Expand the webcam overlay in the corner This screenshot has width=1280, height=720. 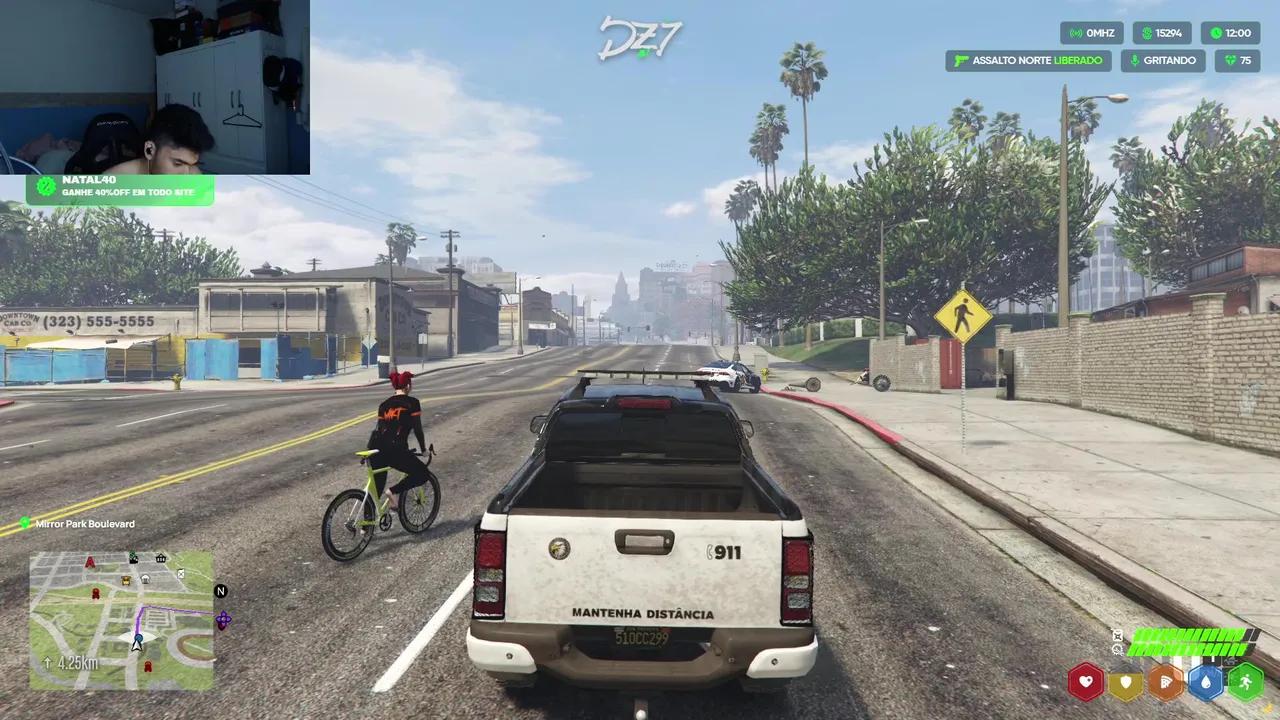tap(155, 85)
